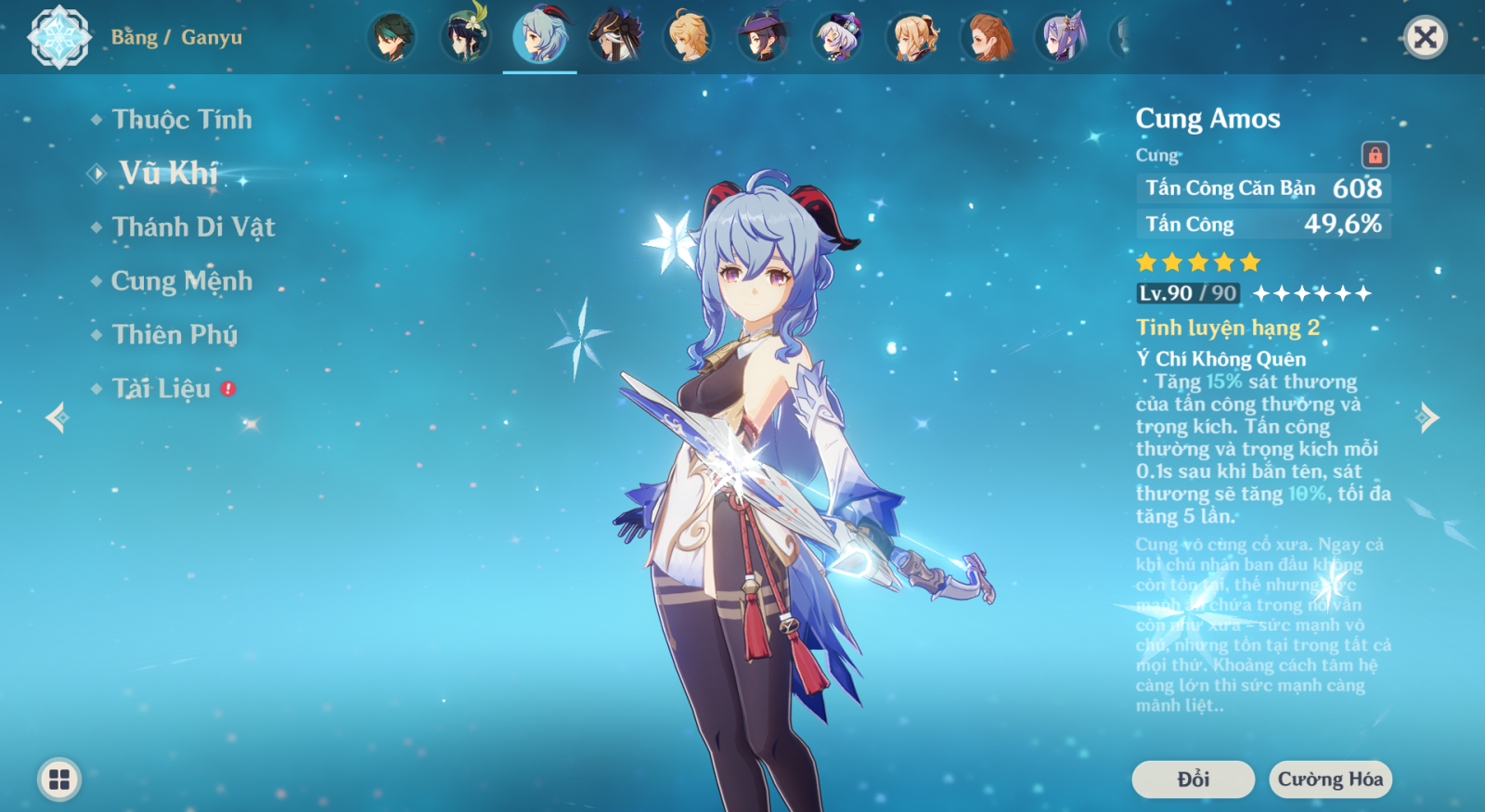Go to the next character with right arrow
Image resolution: width=1485 pixels, height=812 pixels.
1427,418
